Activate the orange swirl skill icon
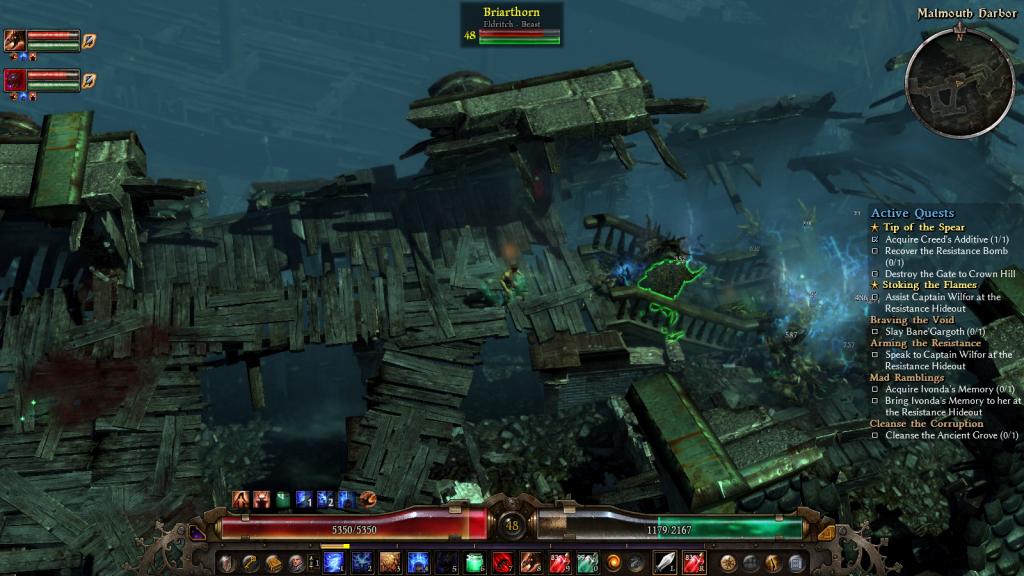 [614, 563]
